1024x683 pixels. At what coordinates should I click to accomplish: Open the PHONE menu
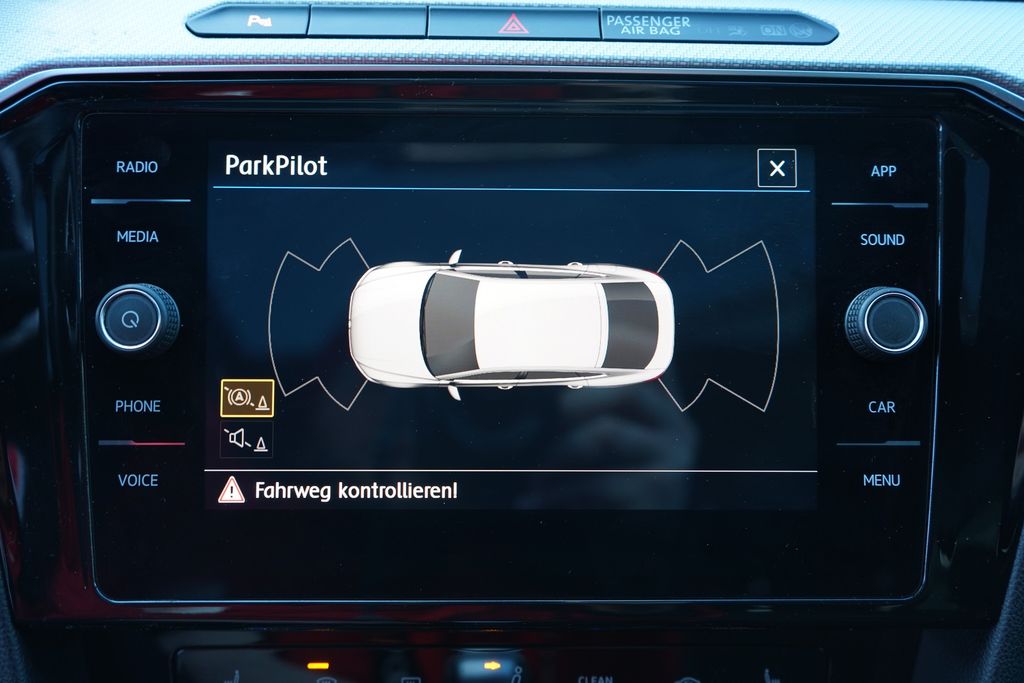[138, 406]
